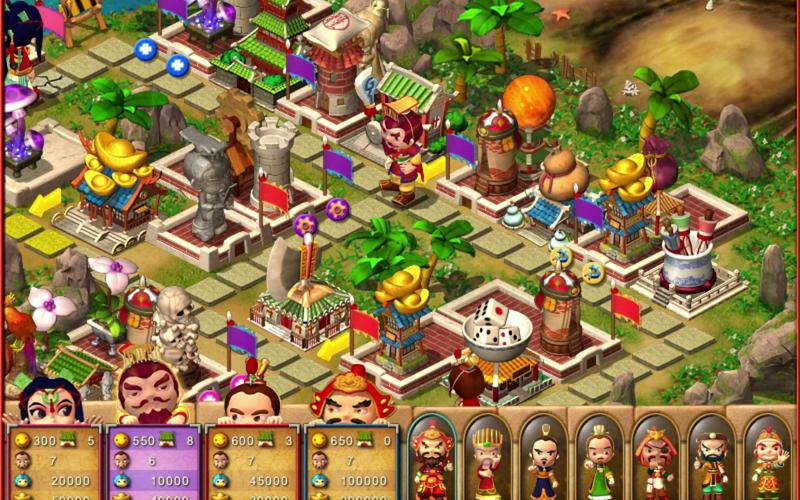800x500 pixels.
Task: Choose the black-robed topknot character card
Action: (x=543, y=459)
